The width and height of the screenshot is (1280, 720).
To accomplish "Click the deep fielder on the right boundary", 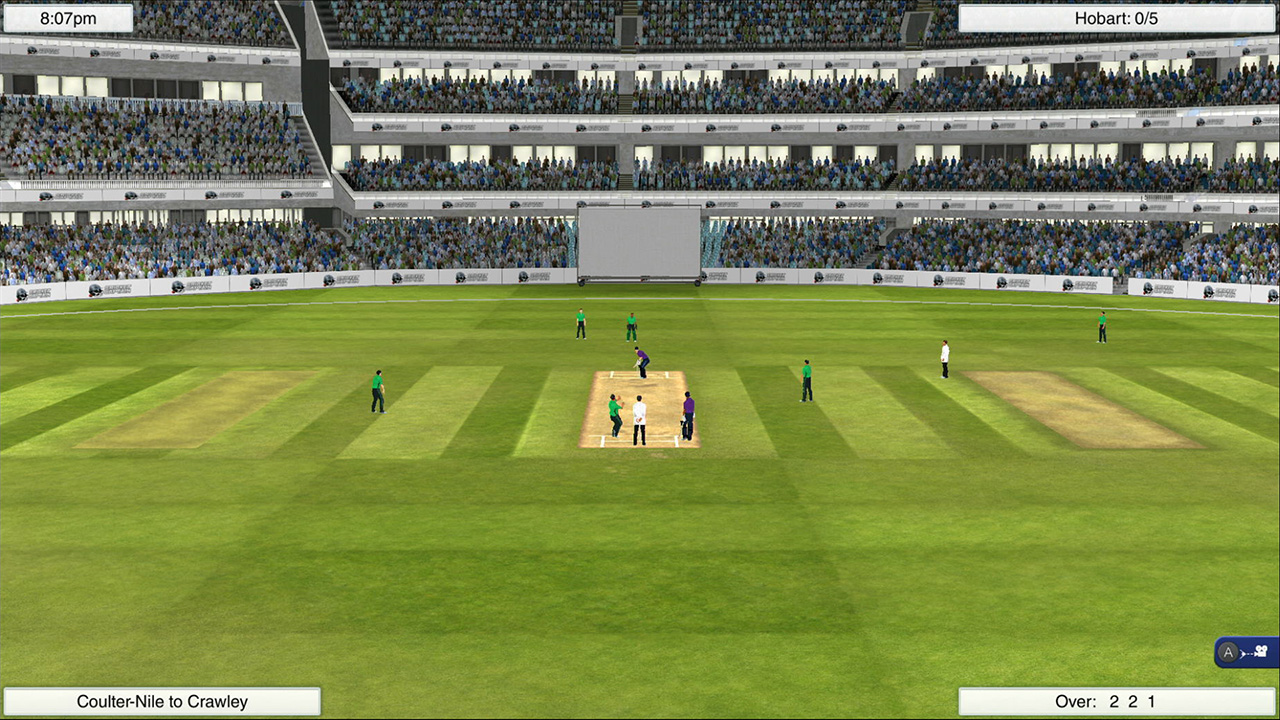I will pyautogui.click(x=1100, y=328).
